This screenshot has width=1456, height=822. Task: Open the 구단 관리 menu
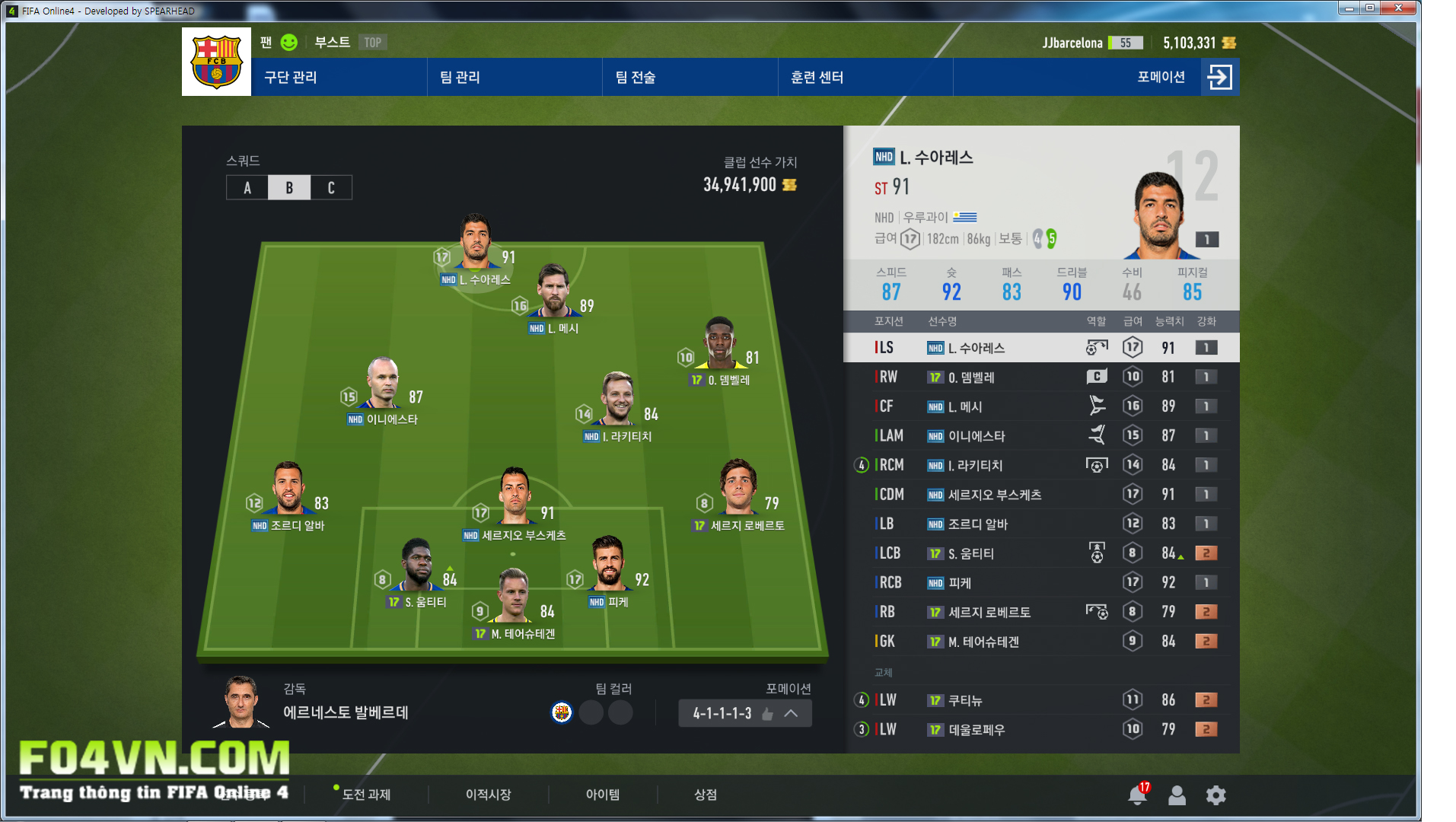(291, 77)
